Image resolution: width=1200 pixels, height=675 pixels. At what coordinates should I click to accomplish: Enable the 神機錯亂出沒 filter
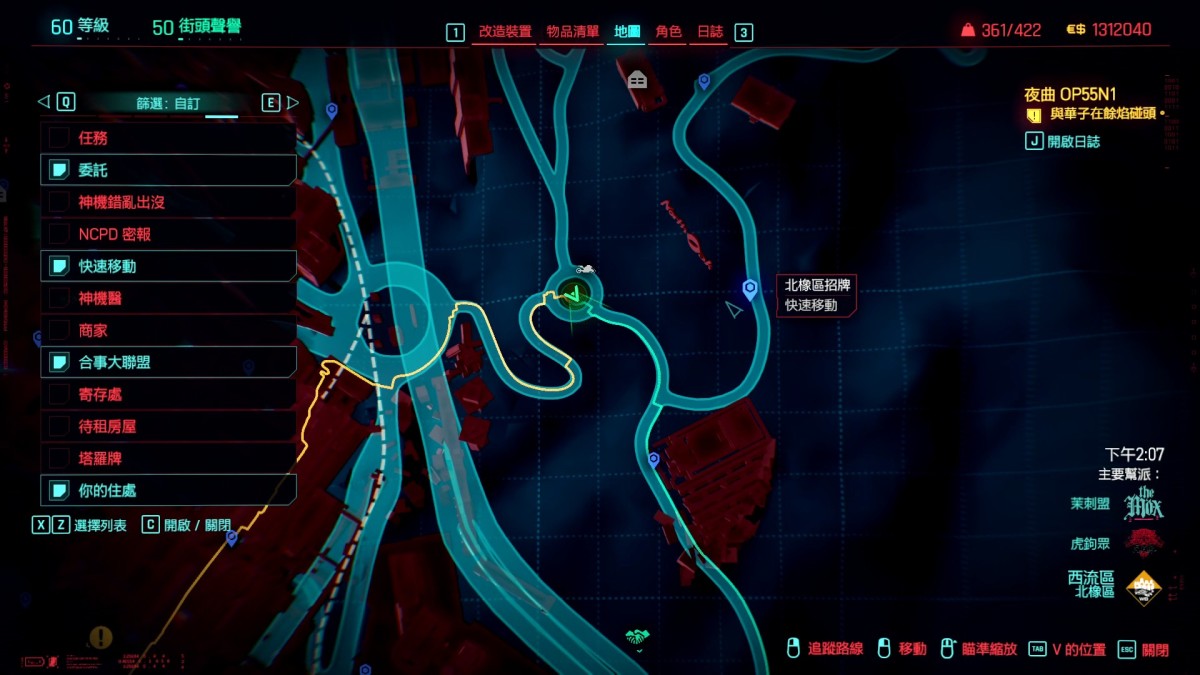click(x=168, y=202)
